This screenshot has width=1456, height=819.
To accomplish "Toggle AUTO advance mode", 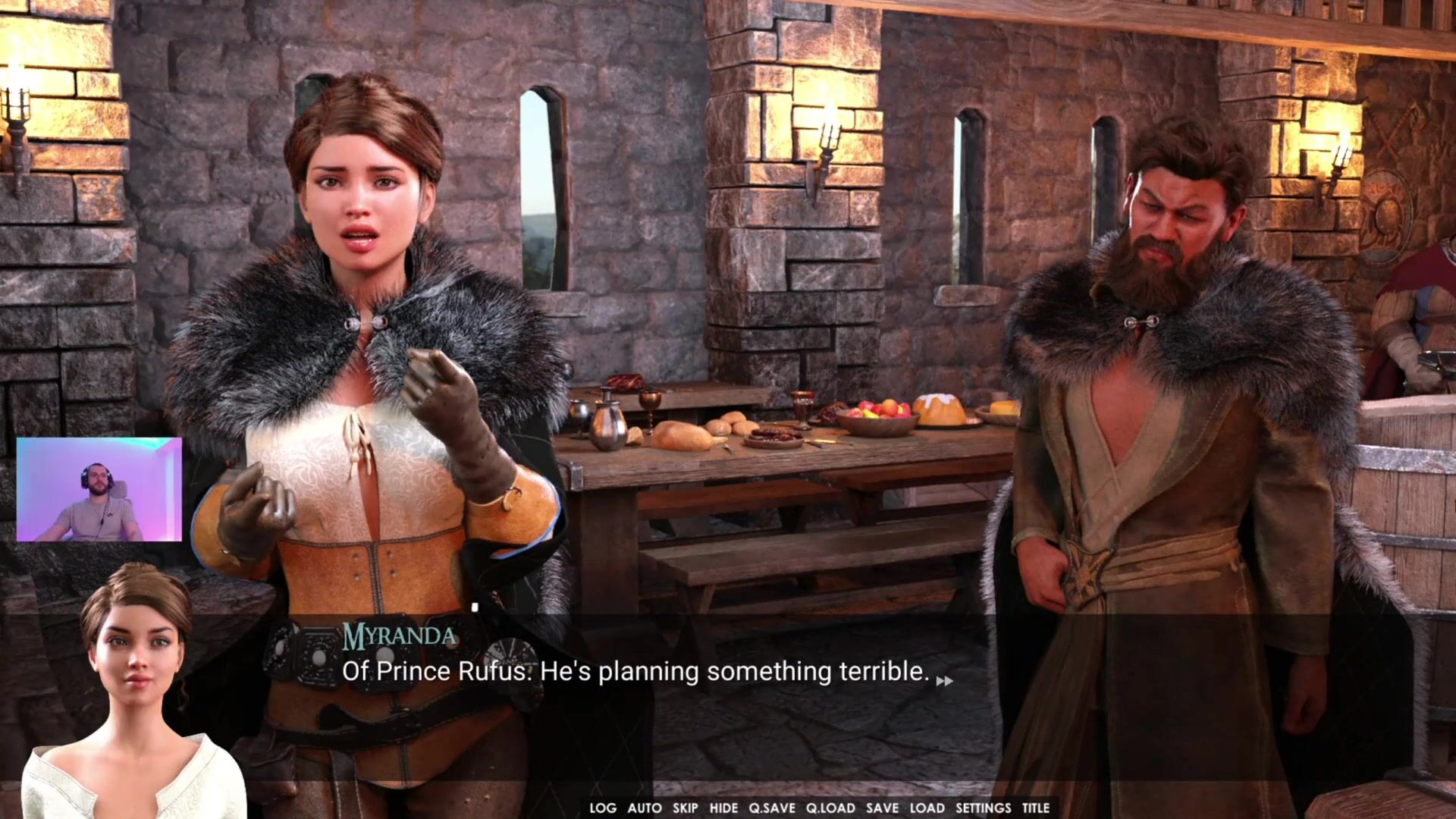I will click(644, 808).
